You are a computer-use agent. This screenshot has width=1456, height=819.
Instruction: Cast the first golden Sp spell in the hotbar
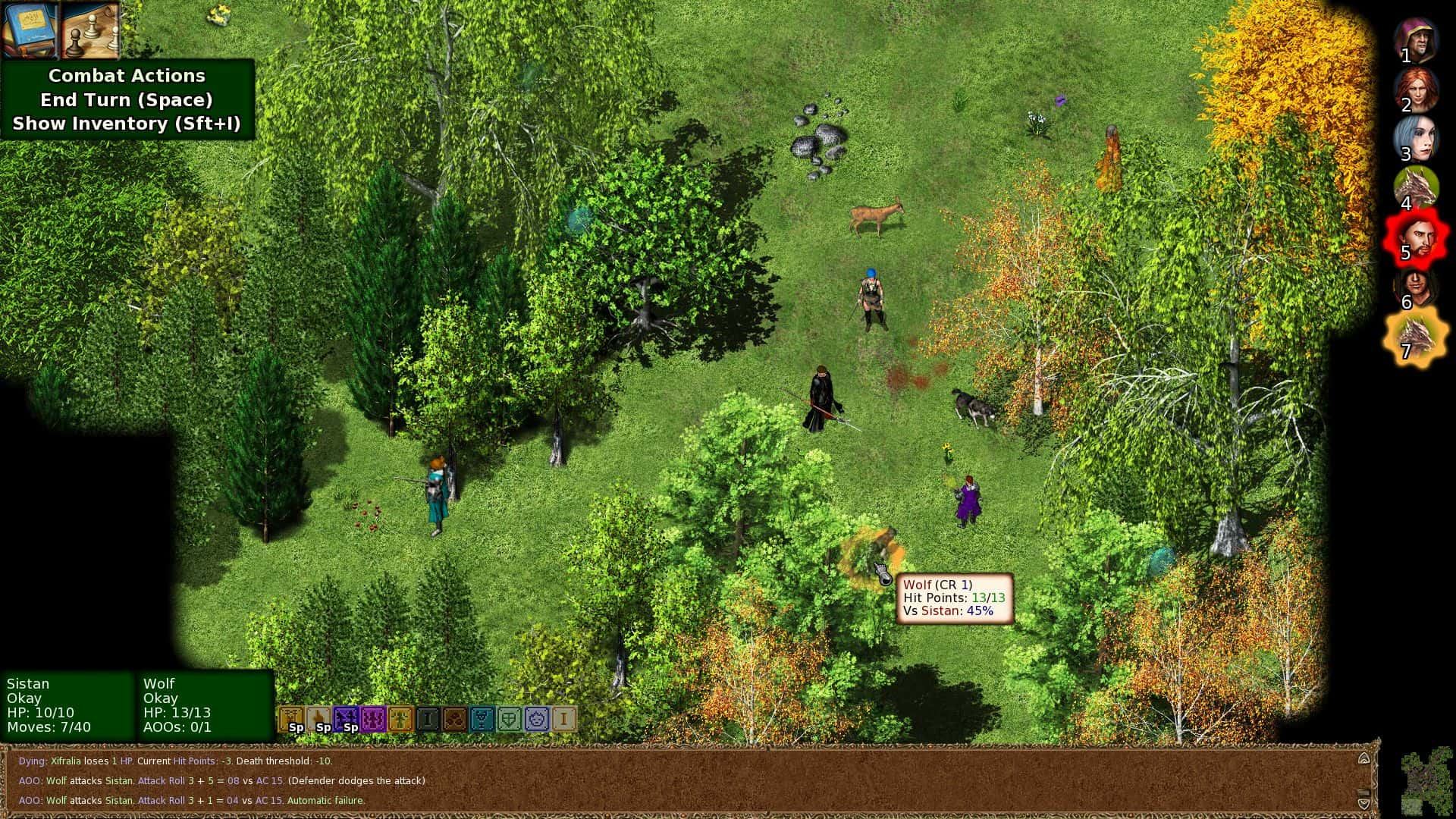pos(293,717)
